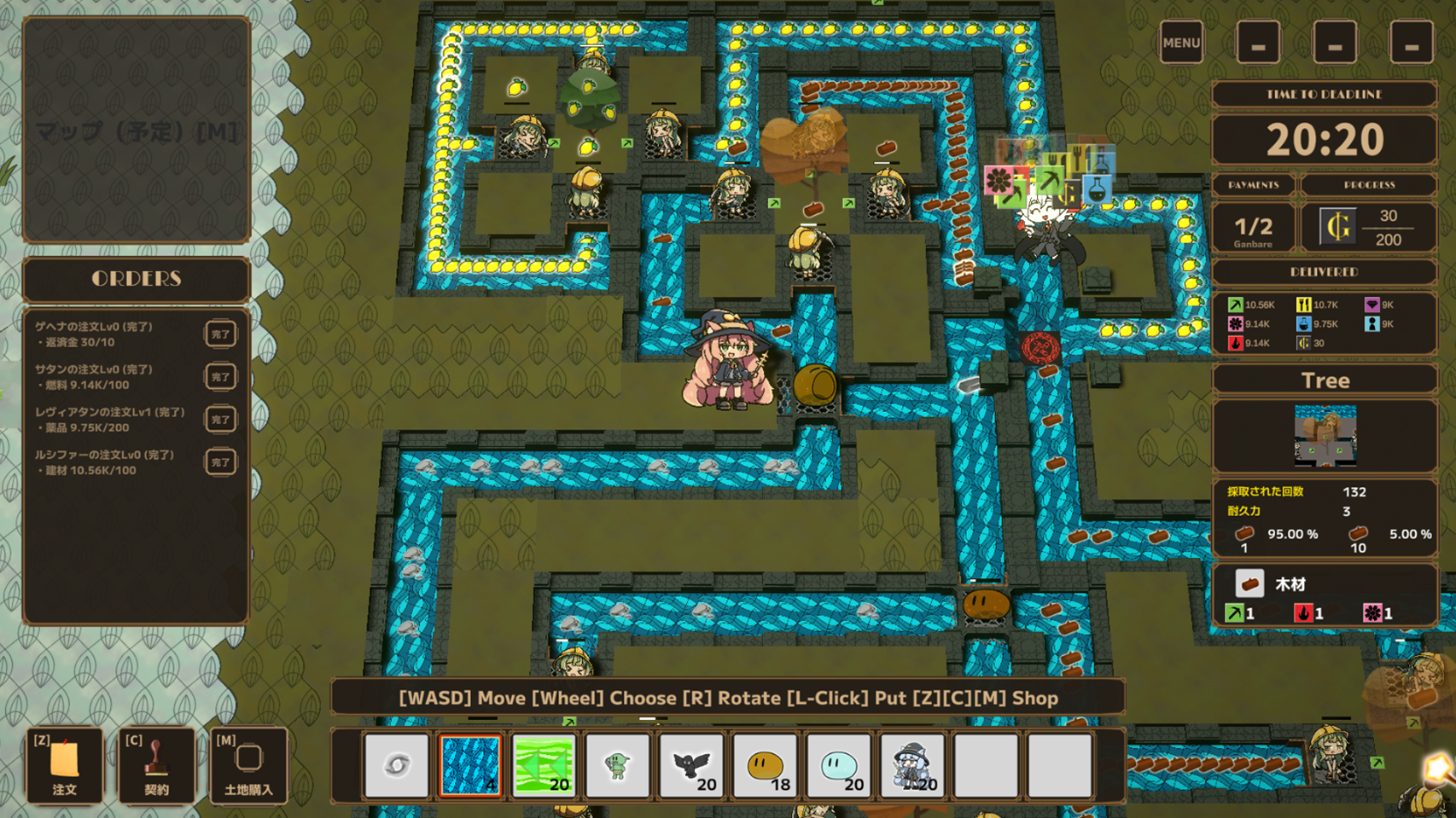Open the 注文 orders shop
Image resolution: width=1456 pixels, height=818 pixels.
pos(64,765)
